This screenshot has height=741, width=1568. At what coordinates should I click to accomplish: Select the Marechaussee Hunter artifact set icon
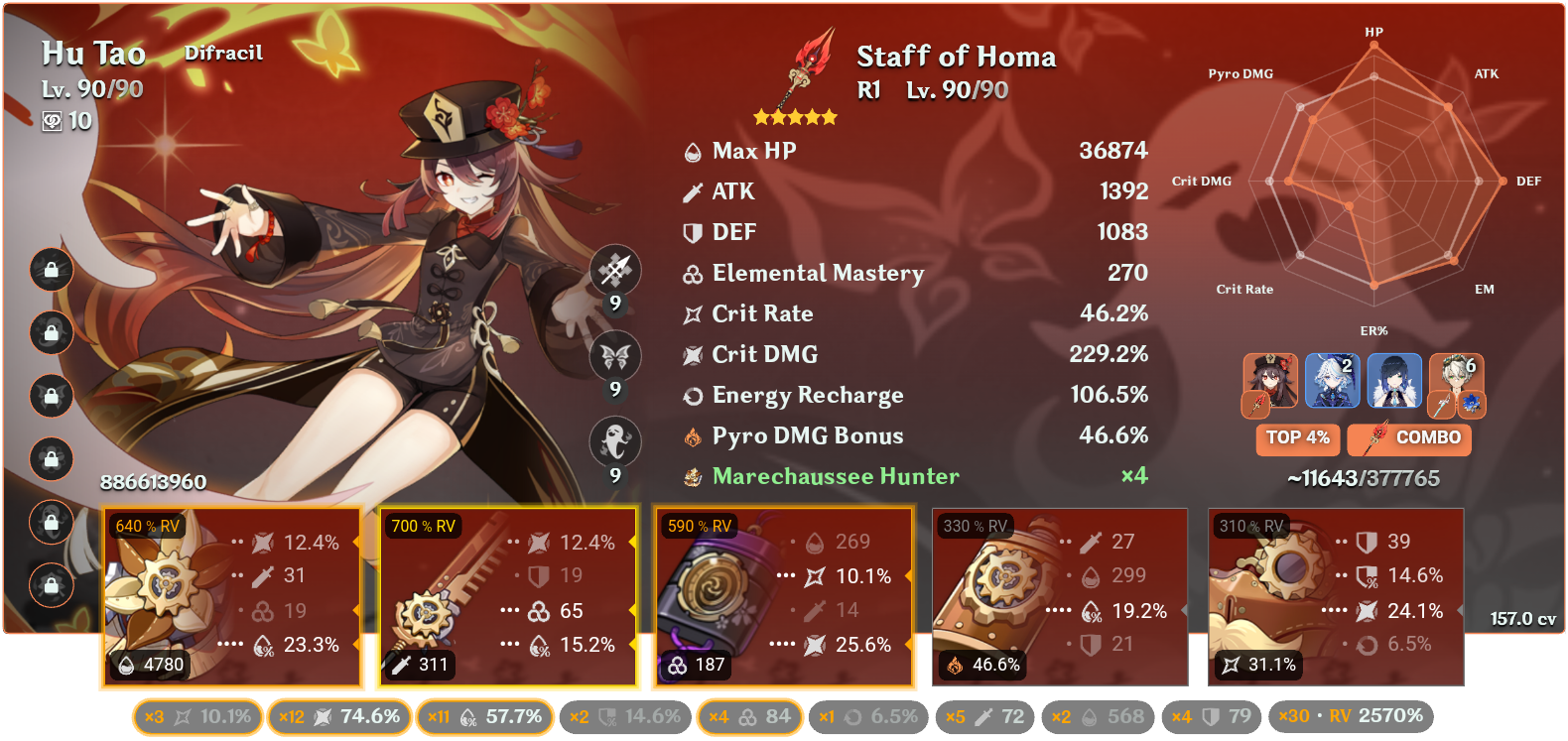[692, 476]
